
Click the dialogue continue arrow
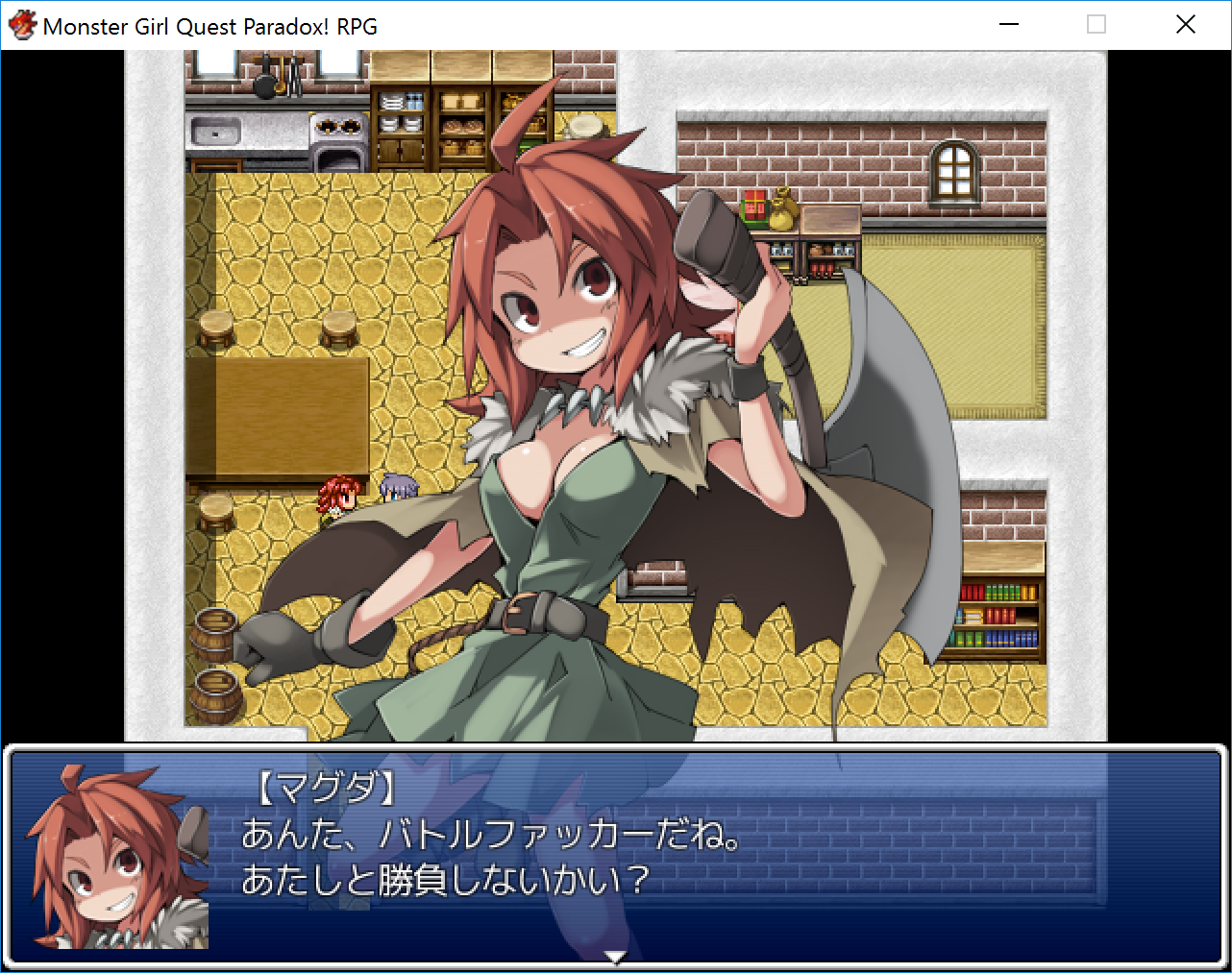click(616, 956)
